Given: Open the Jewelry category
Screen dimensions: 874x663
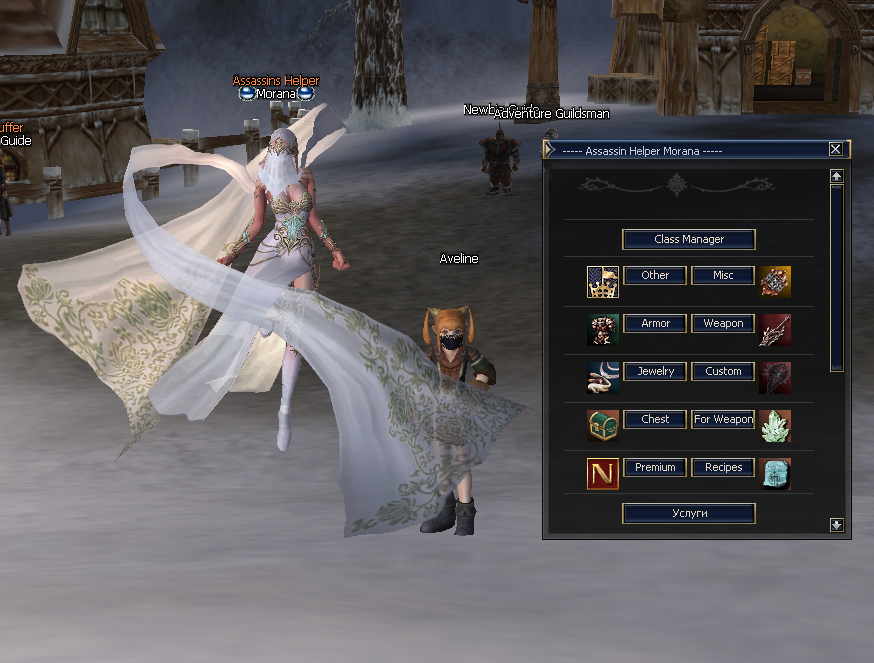Looking at the screenshot, I should pos(655,371).
